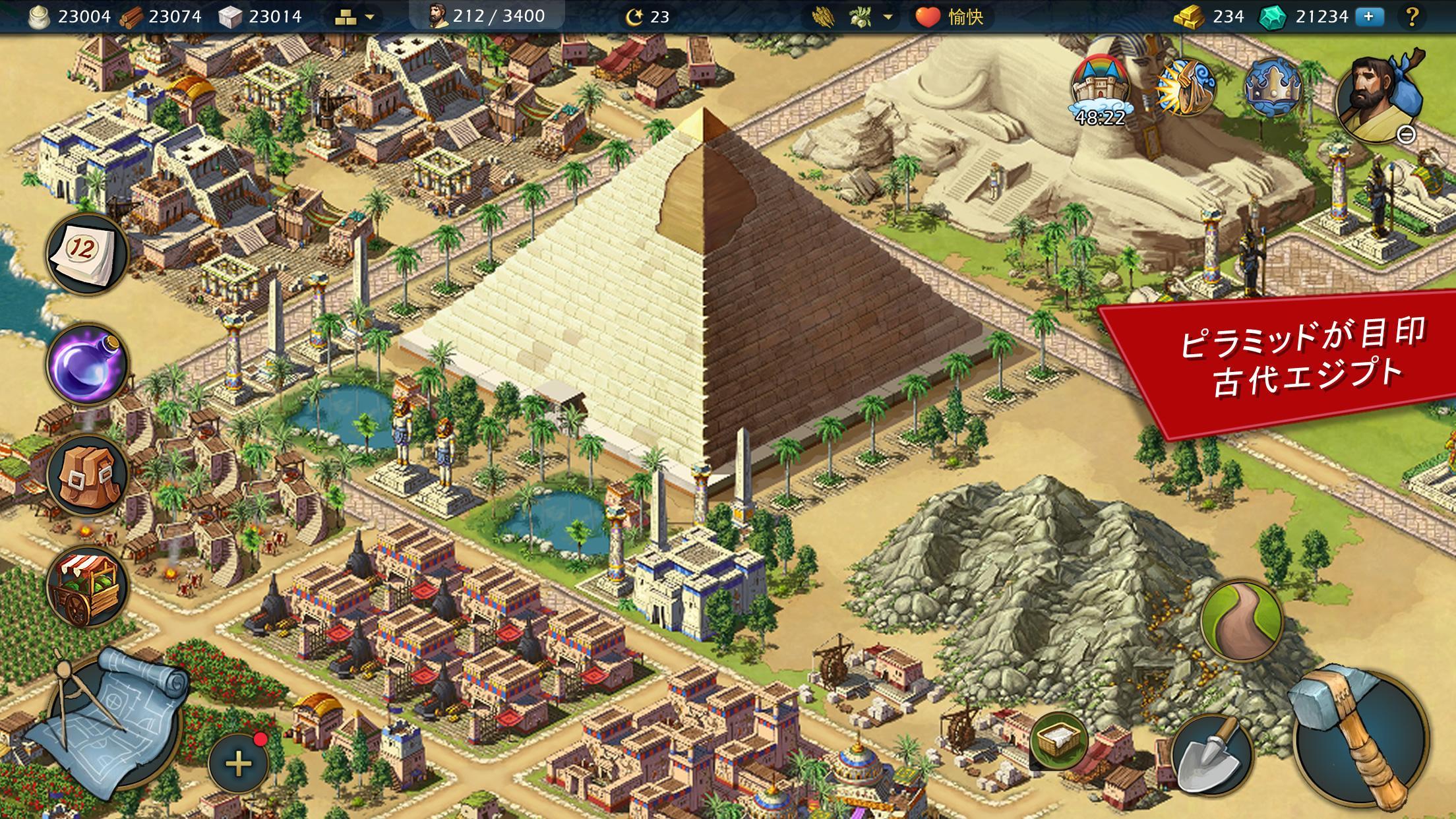Viewport: 1456px width, 819px height.
Task: Use the purple potion item
Action: (86, 363)
